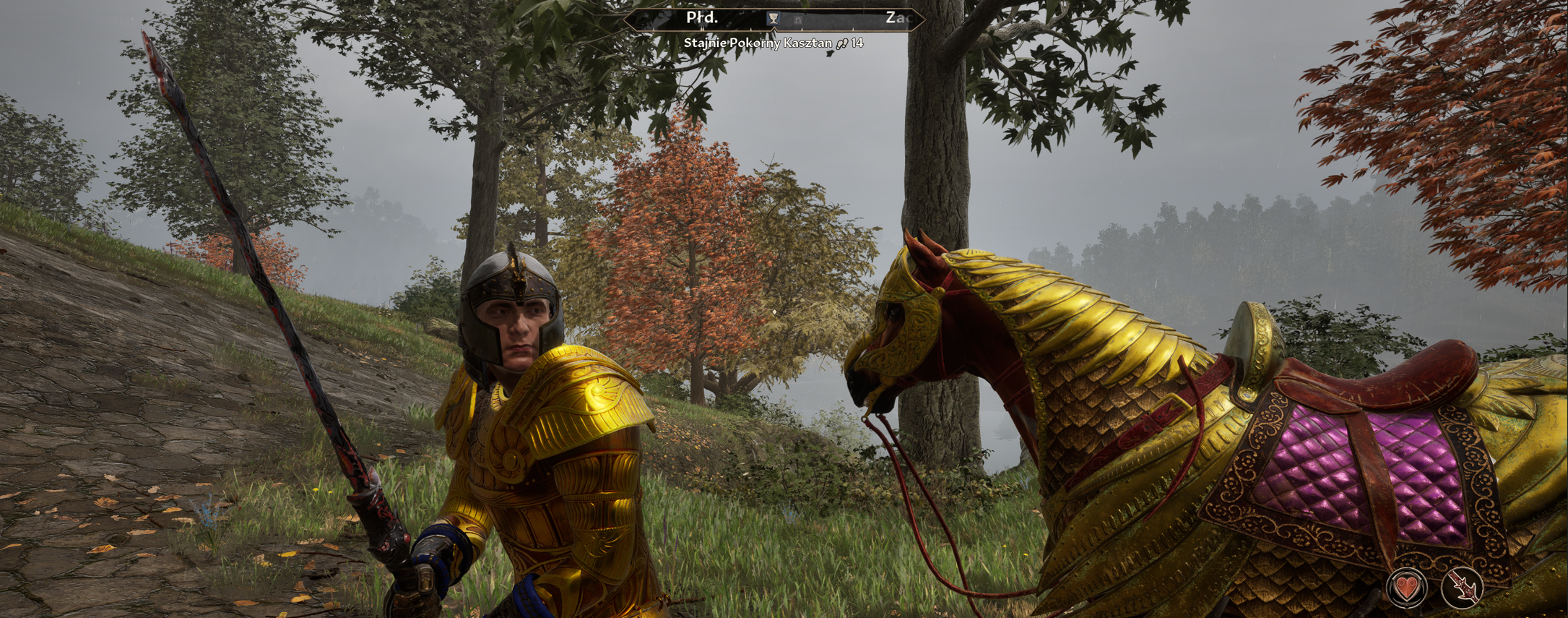This screenshot has width=1568, height=618.
Task: Click the heart spell icon
Action: click(1406, 587)
